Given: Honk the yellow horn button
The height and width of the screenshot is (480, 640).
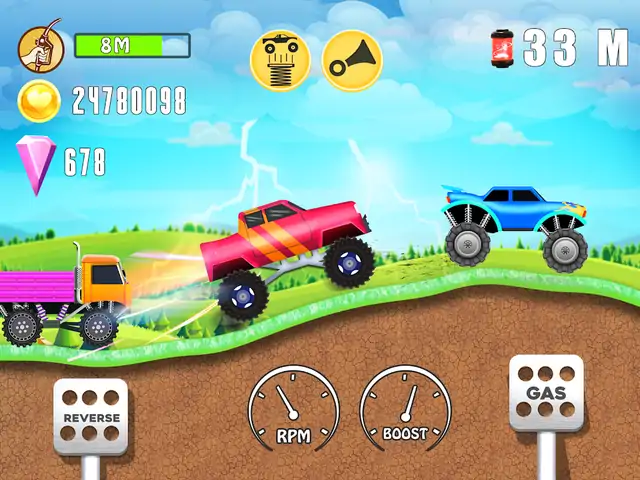Looking at the screenshot, I should [351, 58].
